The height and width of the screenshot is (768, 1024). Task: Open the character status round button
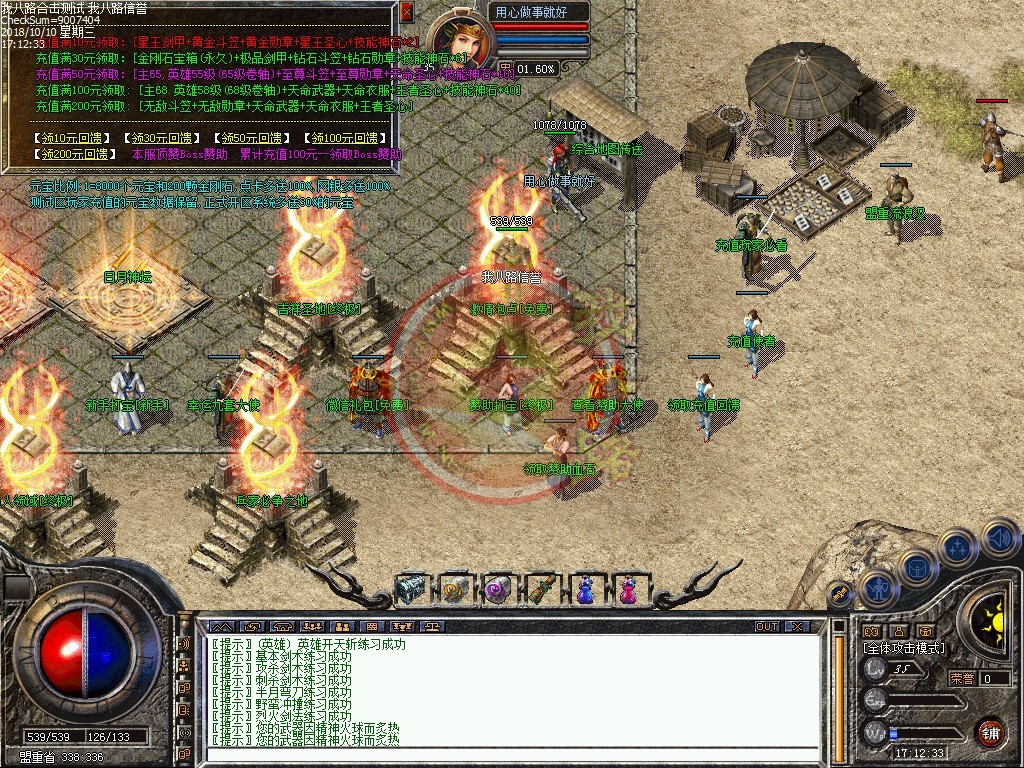point(878,589)
